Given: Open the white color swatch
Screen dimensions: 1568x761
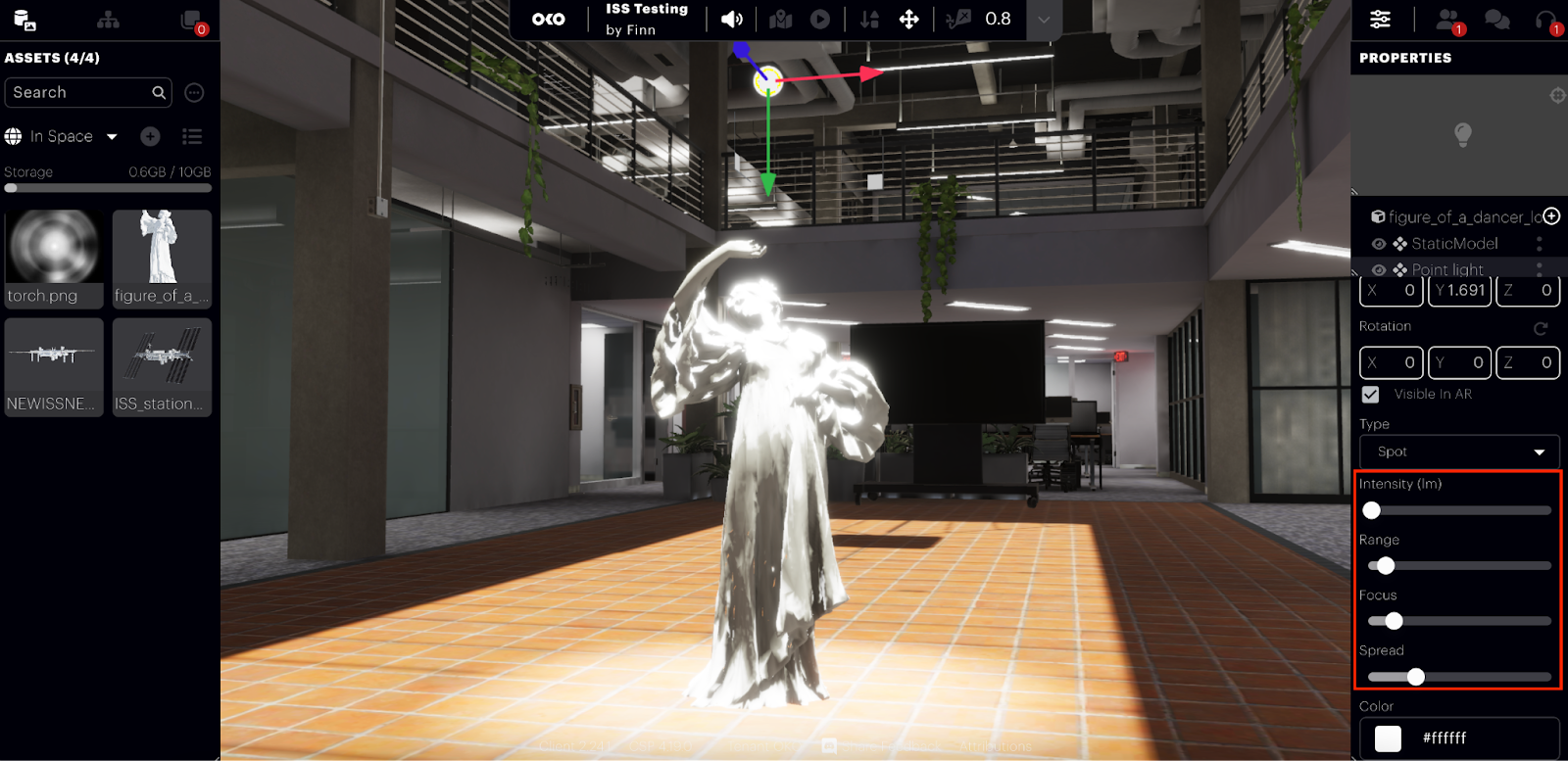Looking at the screenshot, I should [1388, 738].
